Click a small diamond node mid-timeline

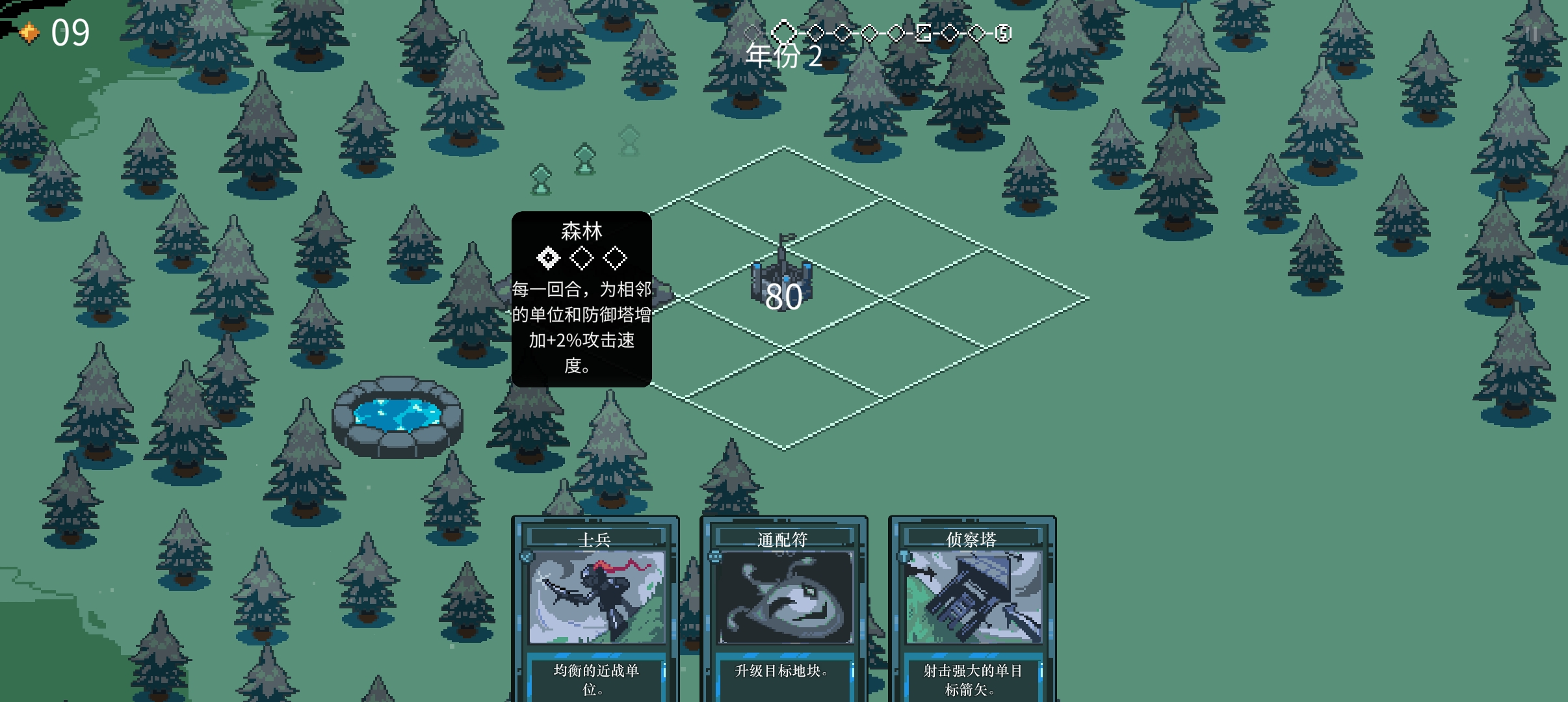[870, 32]
